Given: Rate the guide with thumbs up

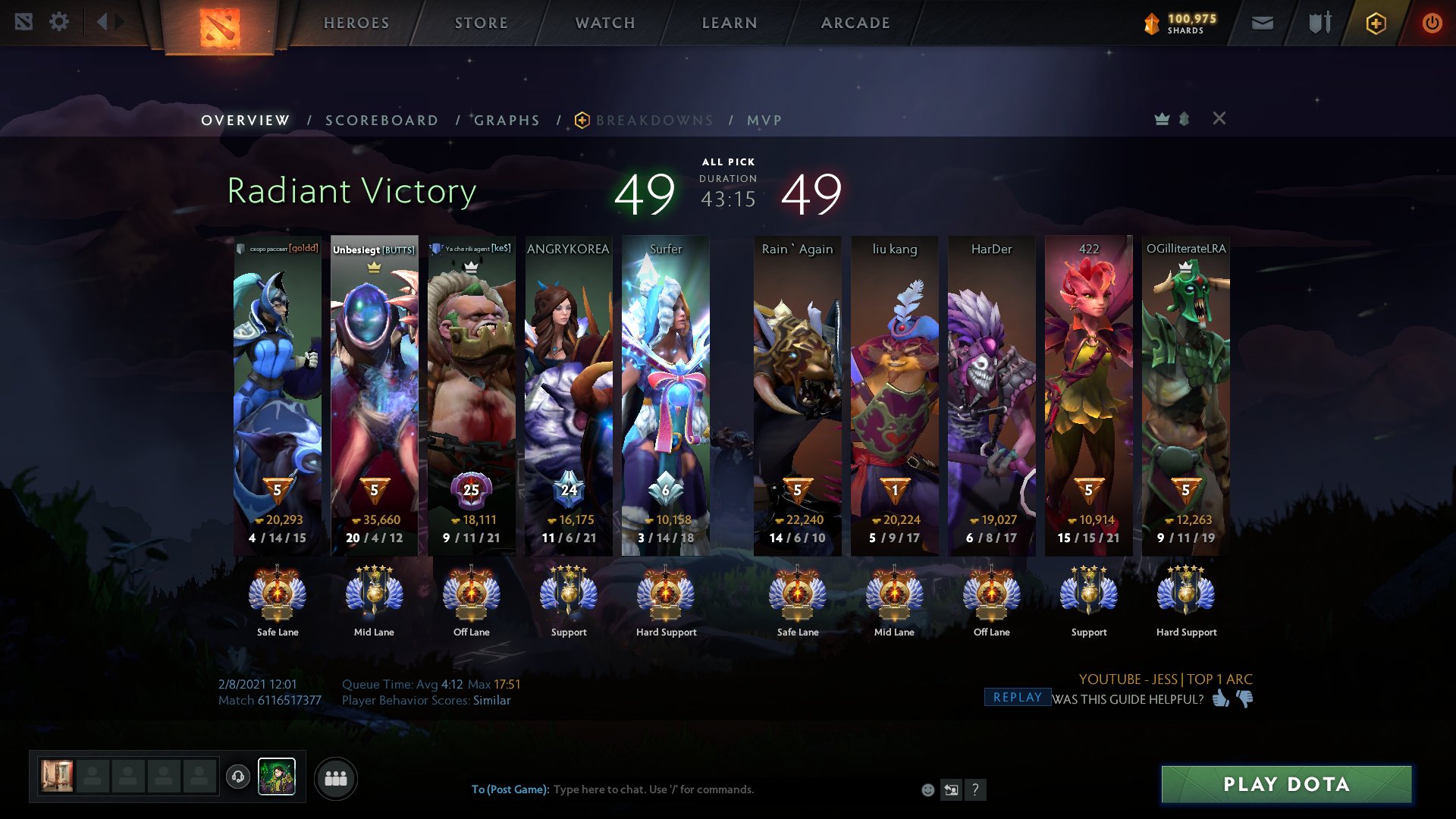Looking at the screenshot, I should (1220, 698).
